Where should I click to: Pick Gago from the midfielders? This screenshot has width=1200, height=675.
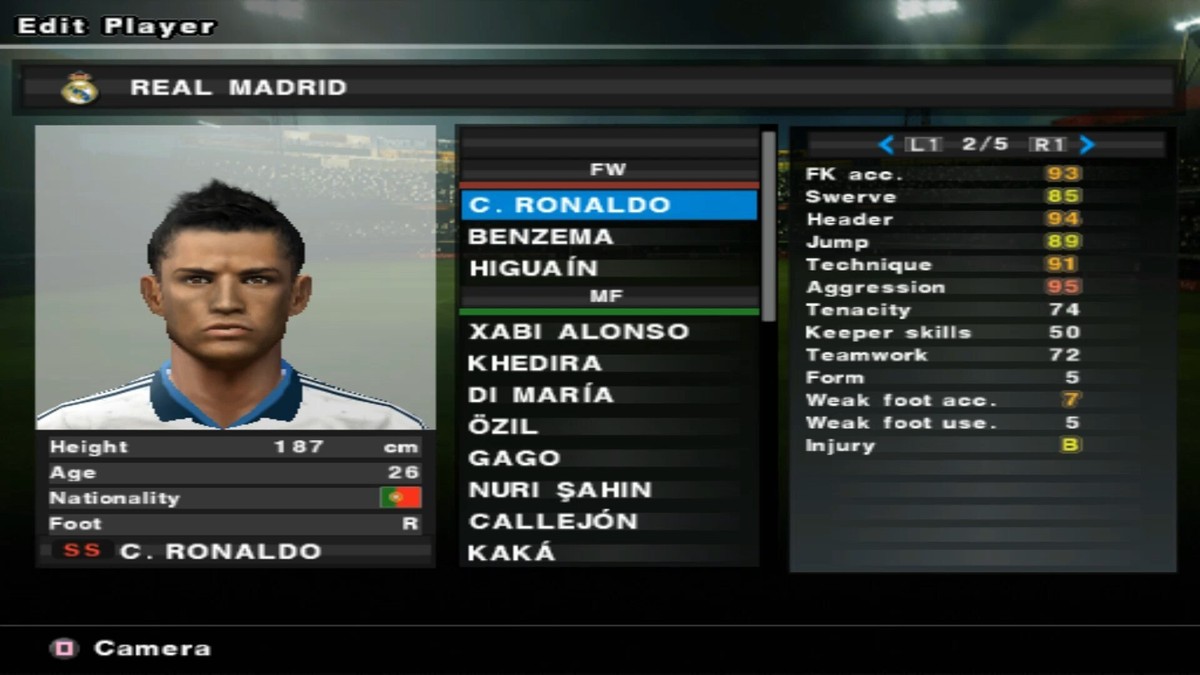pyautogui.click(x=608, y=458)
